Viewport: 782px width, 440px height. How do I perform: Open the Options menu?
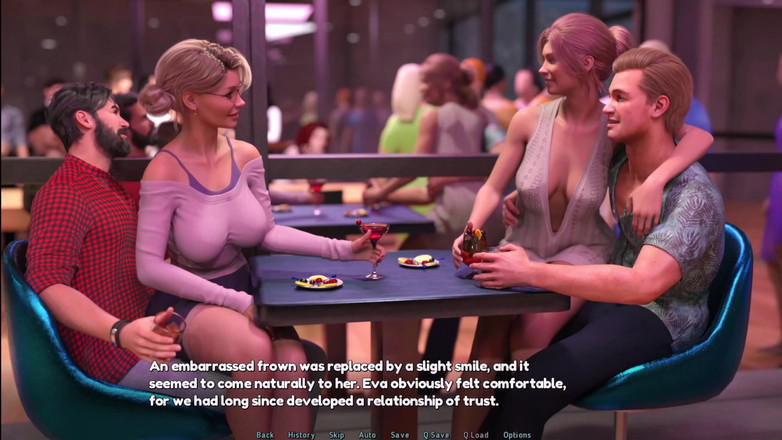tap(517, 435)
